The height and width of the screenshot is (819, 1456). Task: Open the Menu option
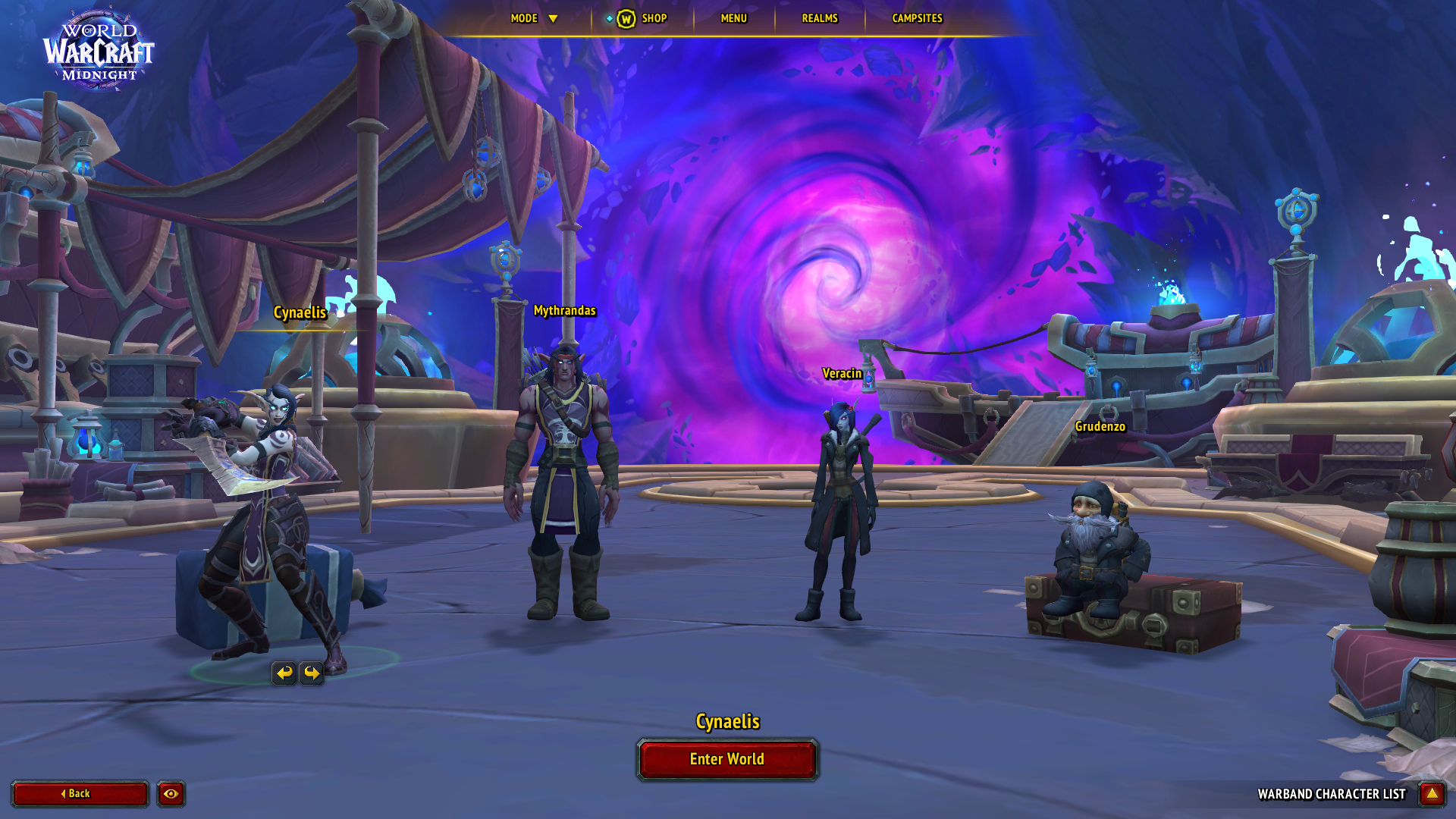pos(733,18)
